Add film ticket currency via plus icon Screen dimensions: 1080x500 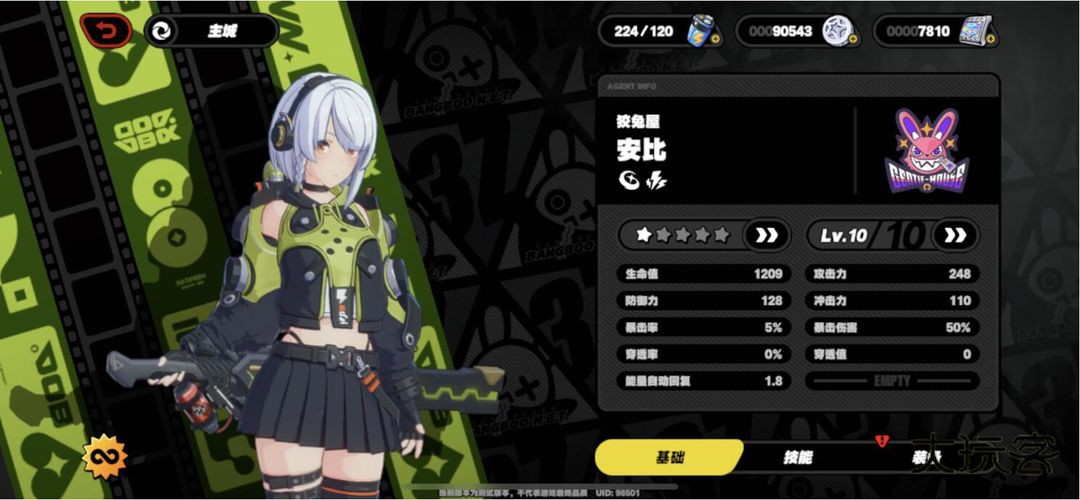coord(990,39)
